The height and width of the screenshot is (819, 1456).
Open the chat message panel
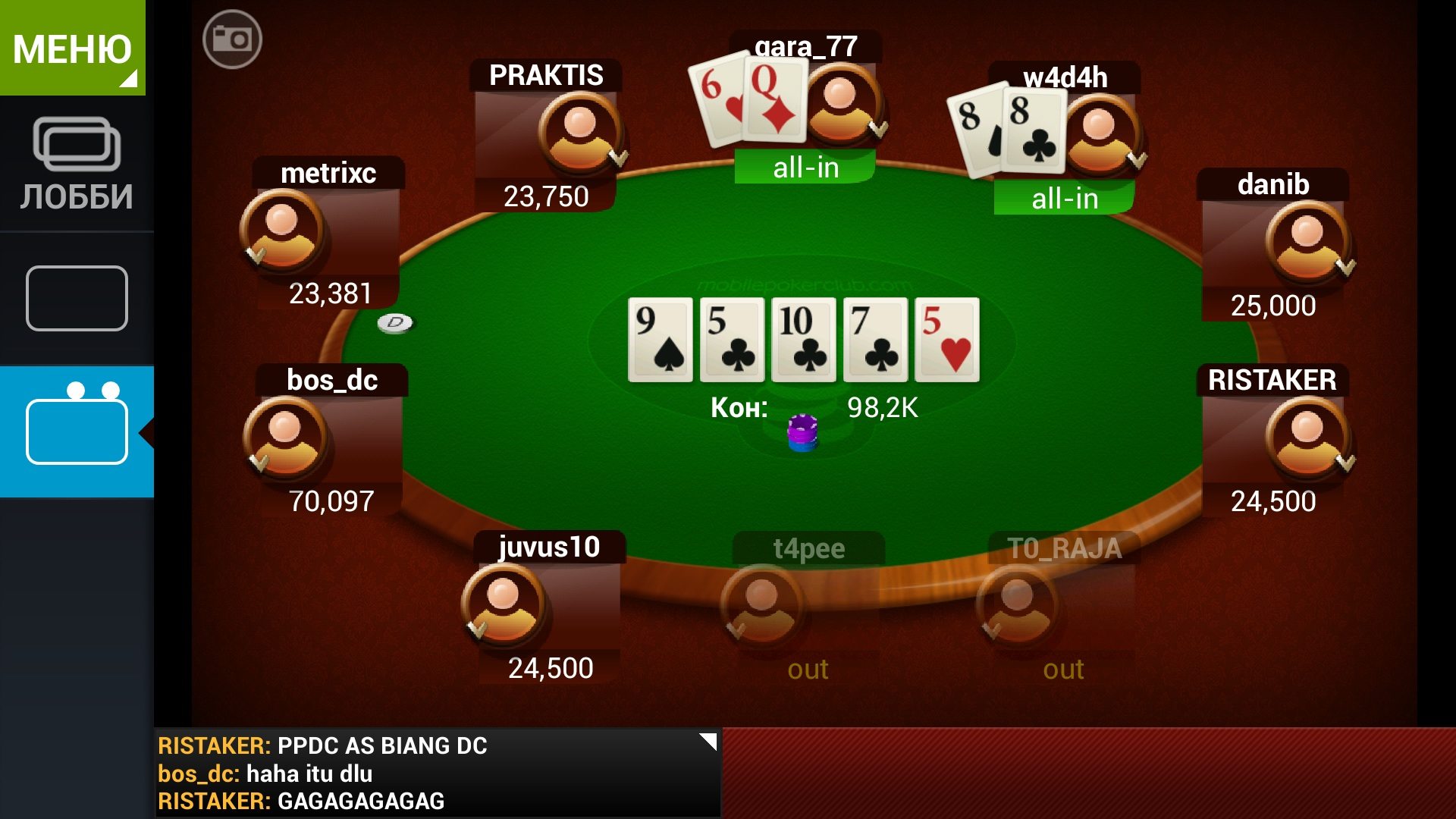[436, 773]
